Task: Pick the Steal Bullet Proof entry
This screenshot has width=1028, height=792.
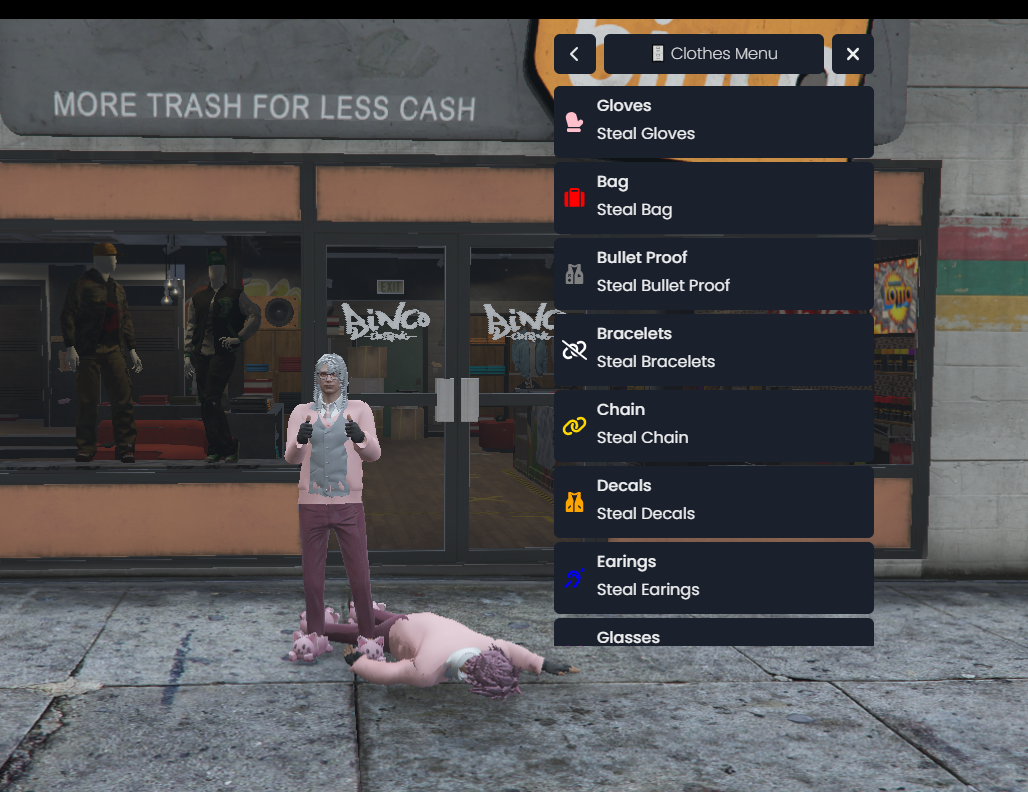Action: tap(713, 273)
